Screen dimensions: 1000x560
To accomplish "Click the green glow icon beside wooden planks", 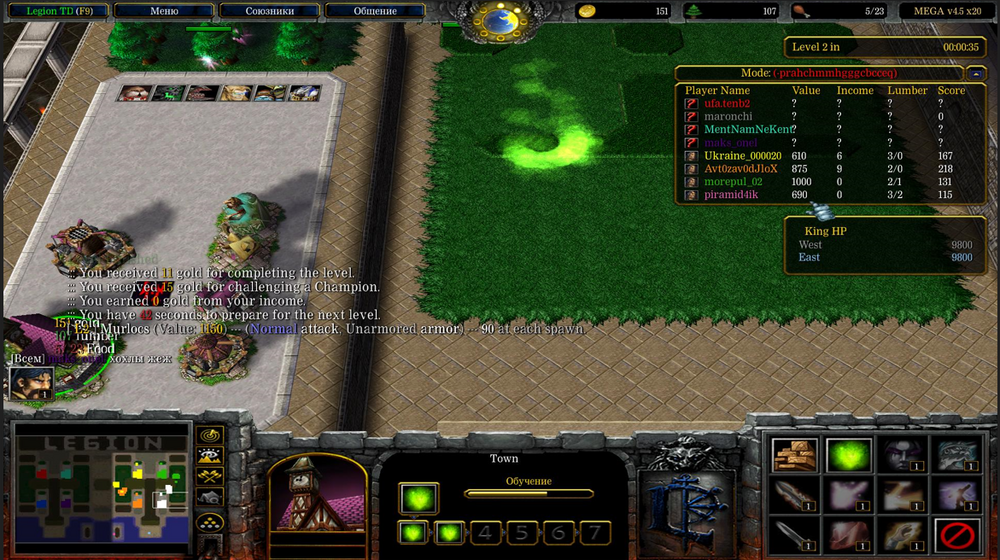I will click(x=847, y=455).
